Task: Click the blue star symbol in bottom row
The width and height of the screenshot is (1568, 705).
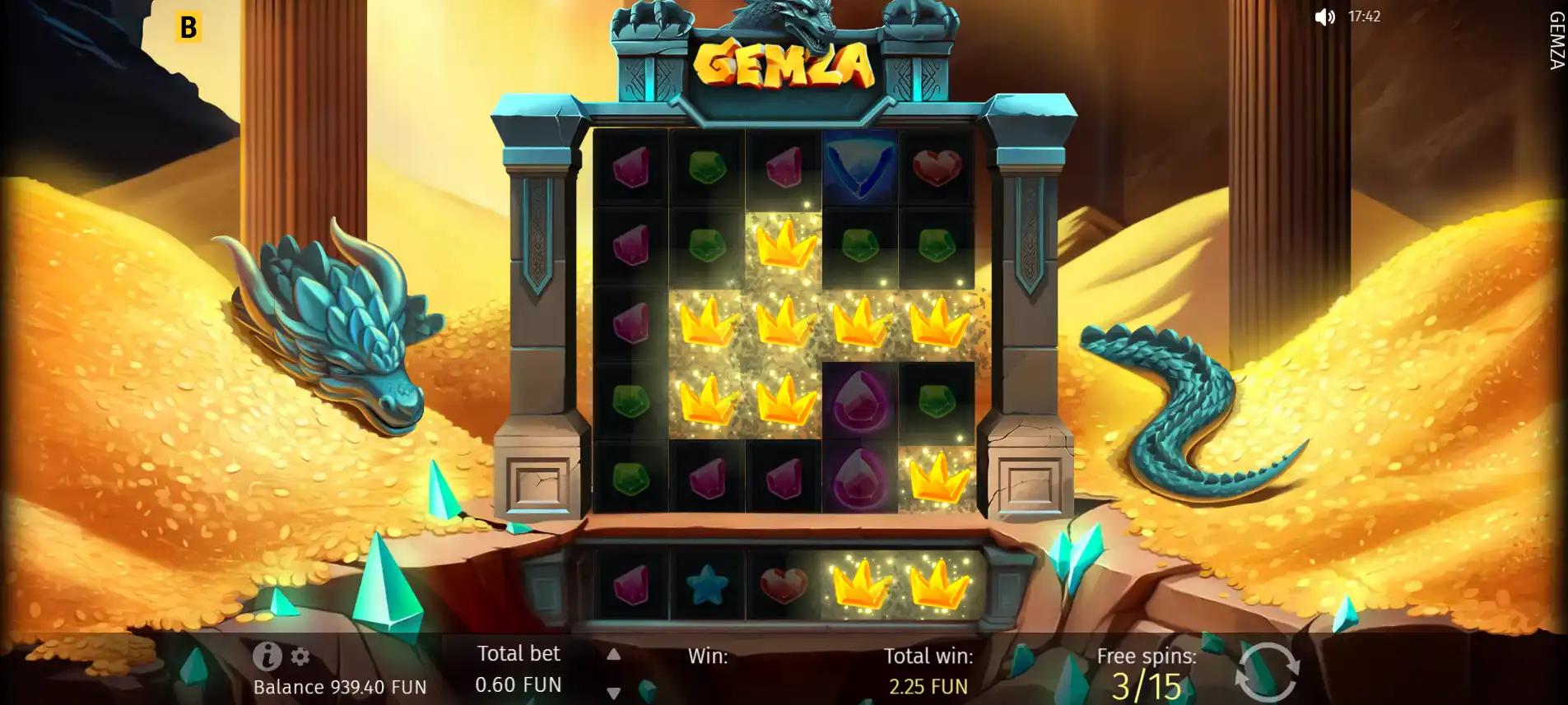Action: click(706, 584)
